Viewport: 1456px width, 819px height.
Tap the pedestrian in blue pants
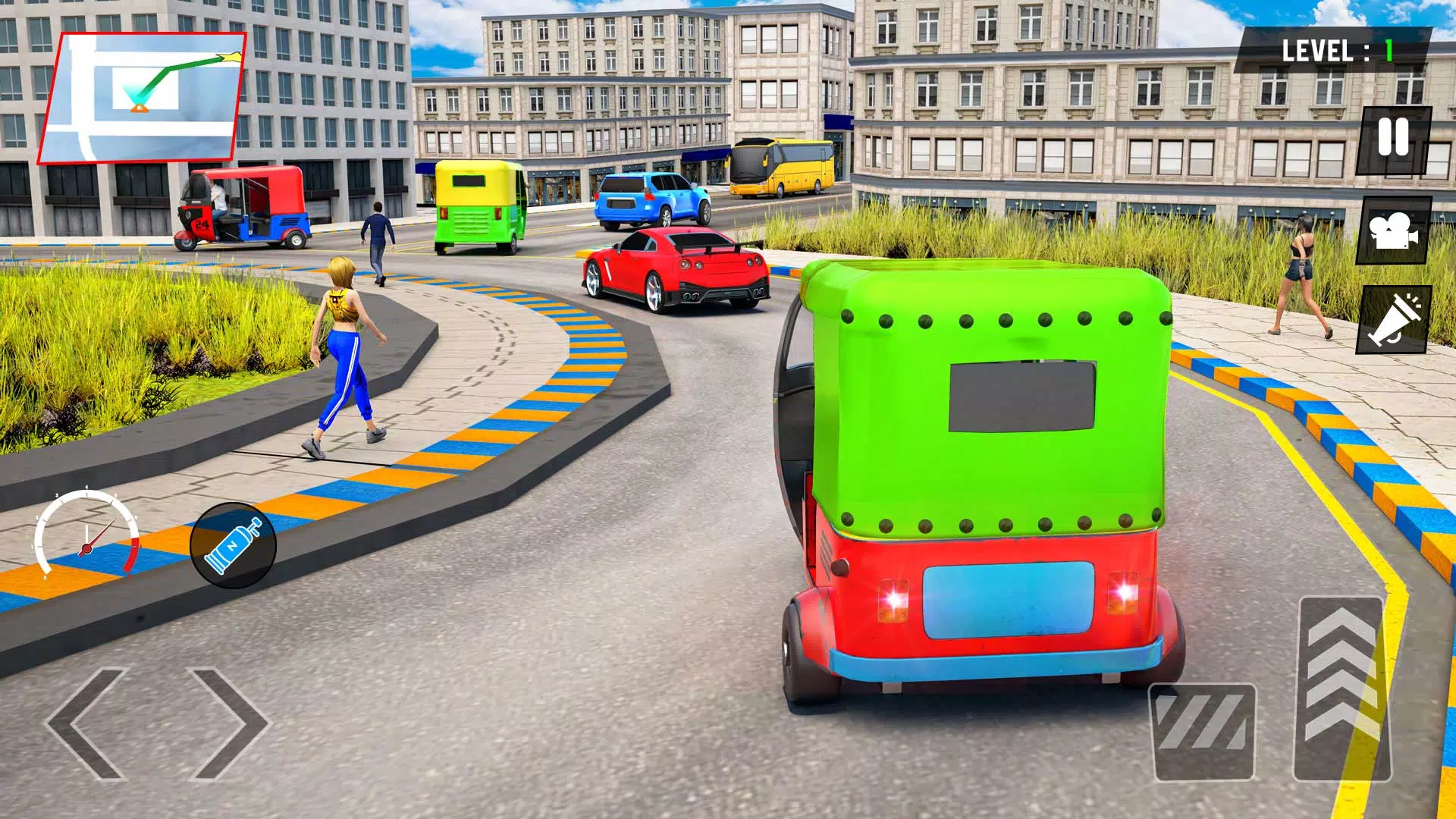point(345,356)
